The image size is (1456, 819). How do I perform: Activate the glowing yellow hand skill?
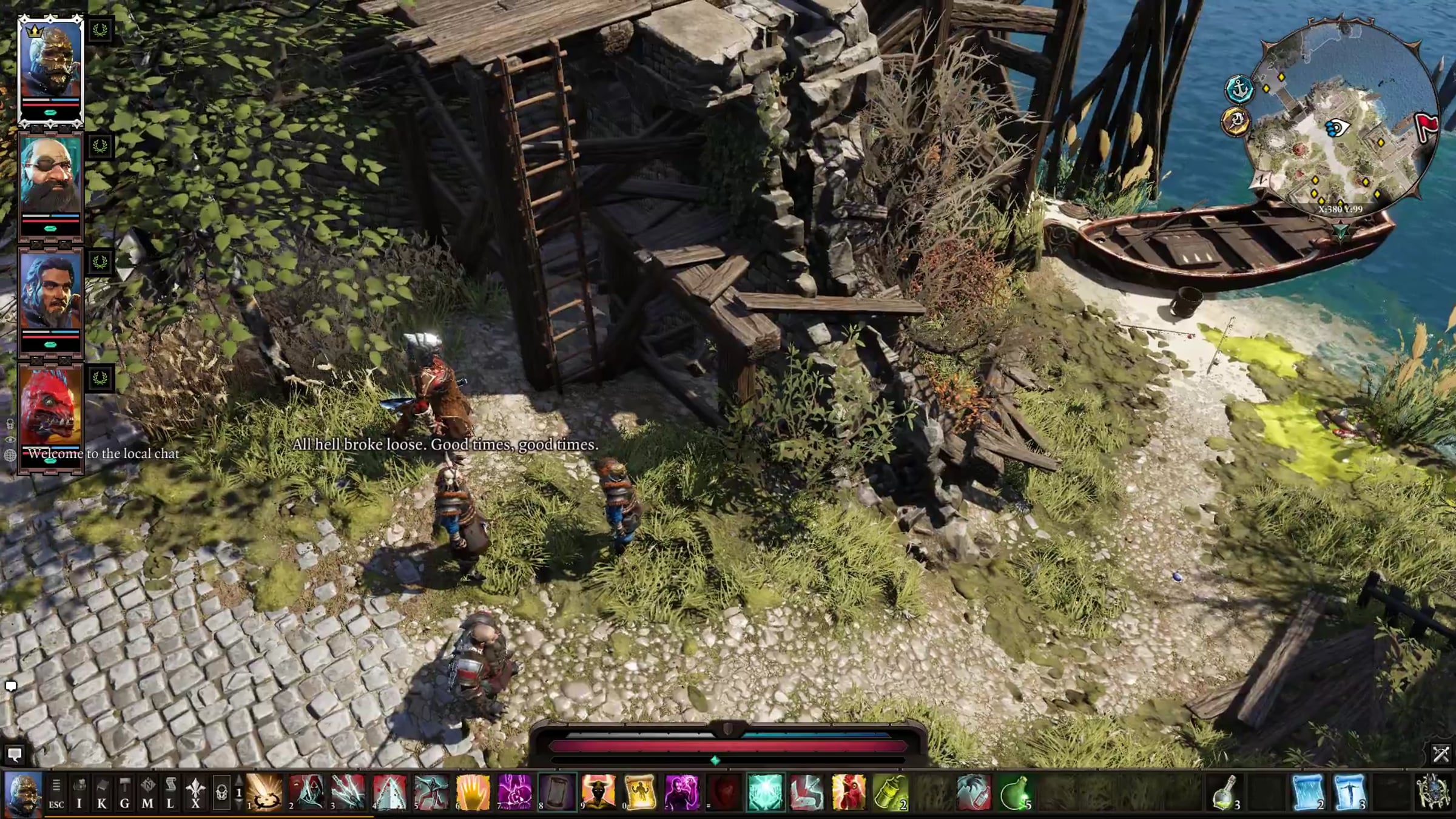coord(473,793)
